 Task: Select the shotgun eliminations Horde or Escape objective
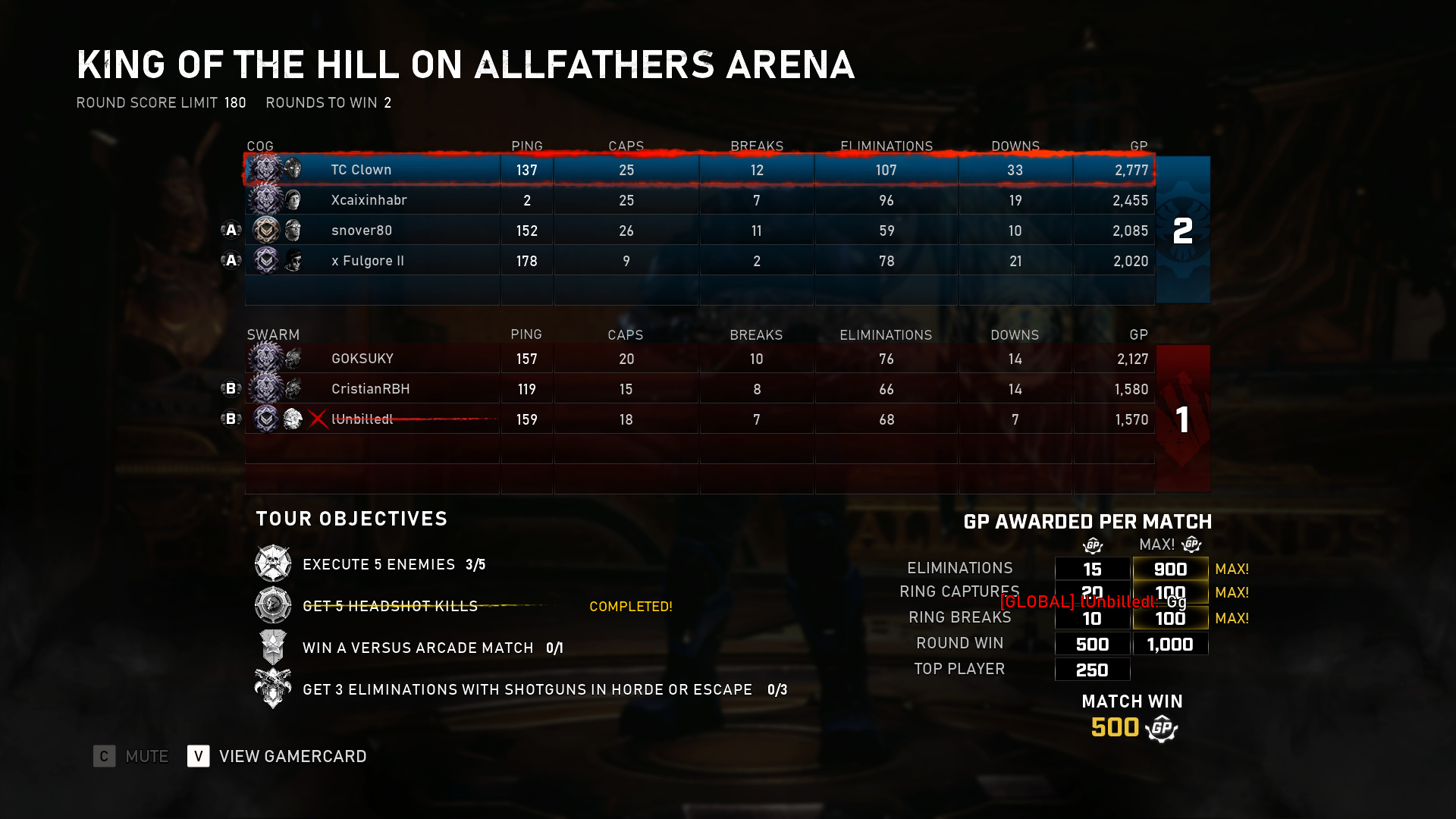tap(527, 689)
